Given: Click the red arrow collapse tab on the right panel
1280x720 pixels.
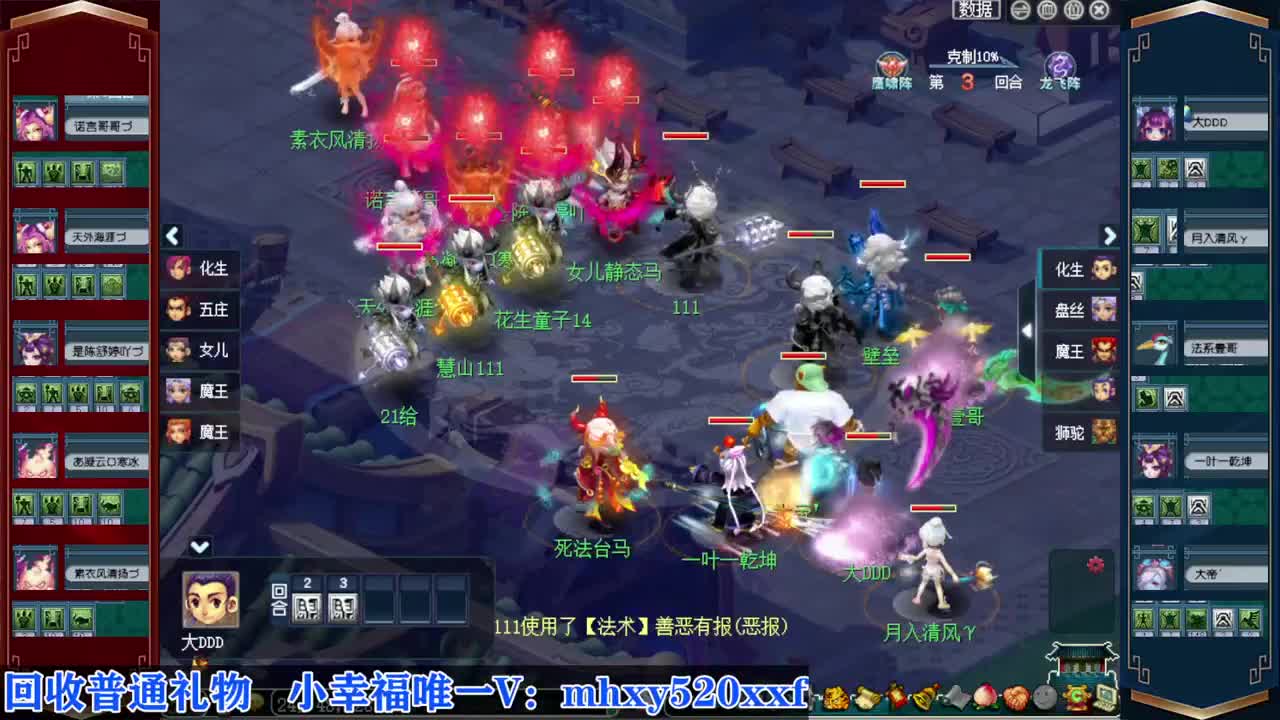Looking at the screenshot, I should click(x=1029, y=330).
